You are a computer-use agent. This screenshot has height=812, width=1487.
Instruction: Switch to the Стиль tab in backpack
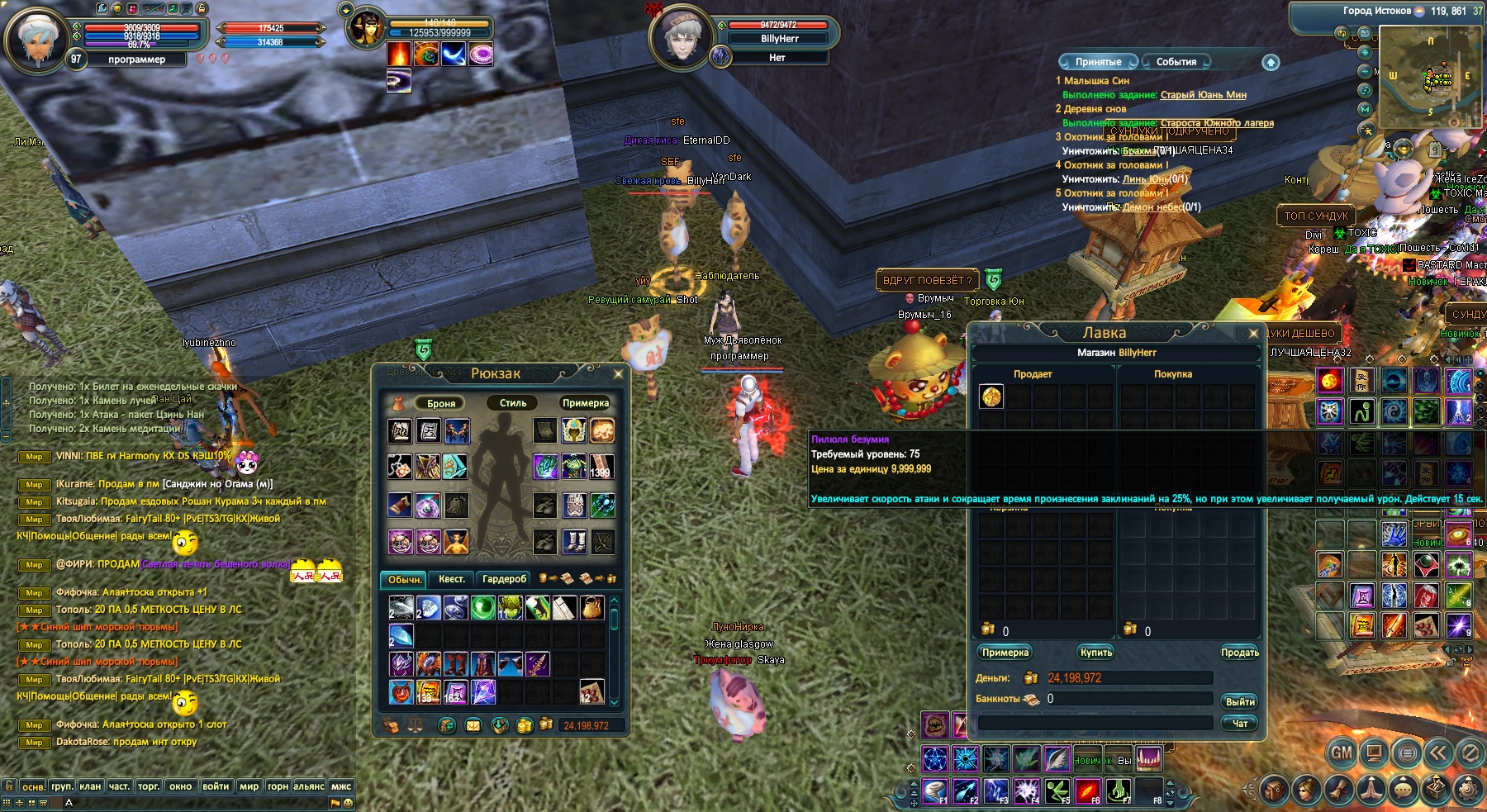coord(512,403)
